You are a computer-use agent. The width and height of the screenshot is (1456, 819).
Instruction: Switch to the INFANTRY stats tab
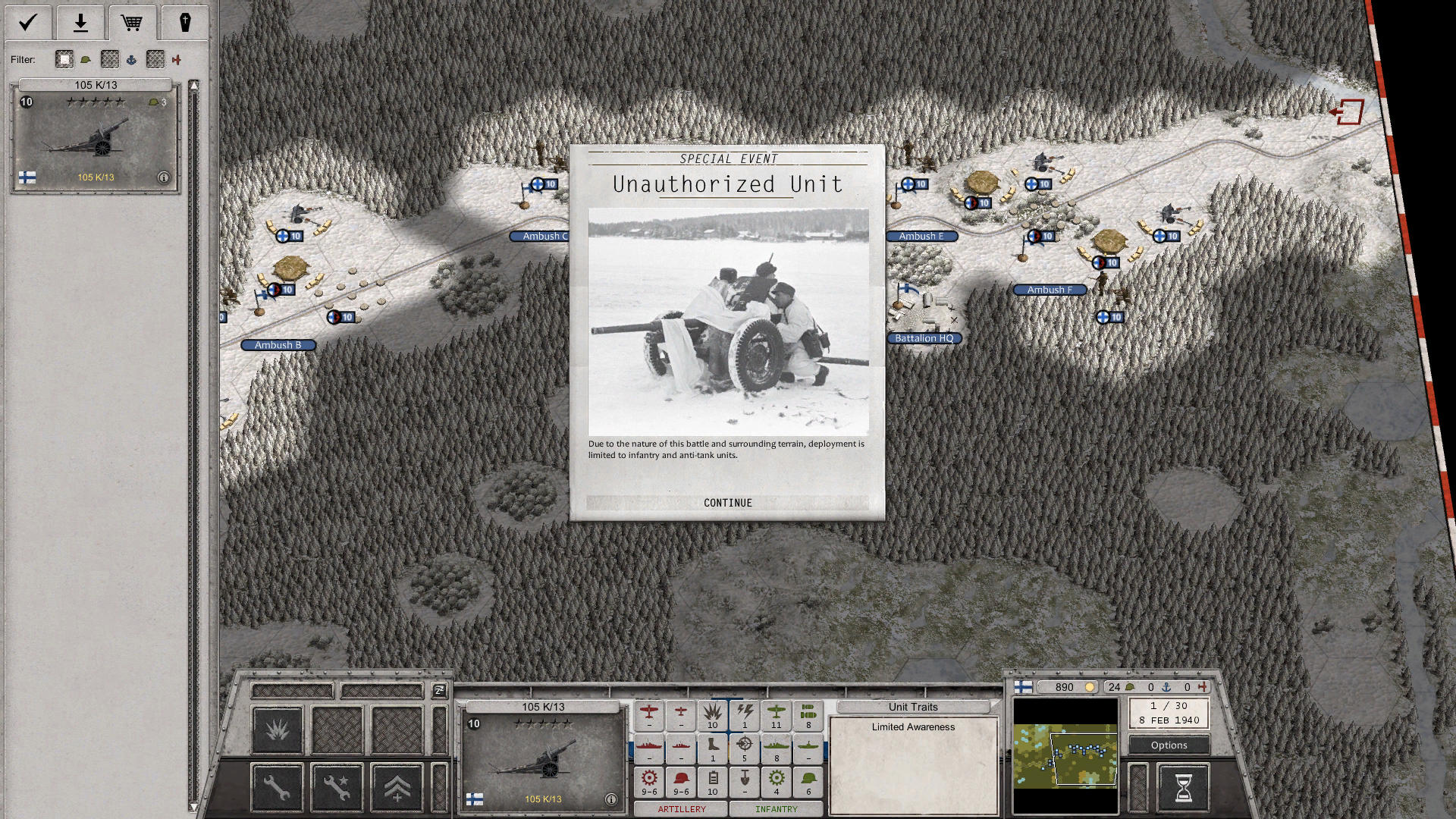[776, 808]
